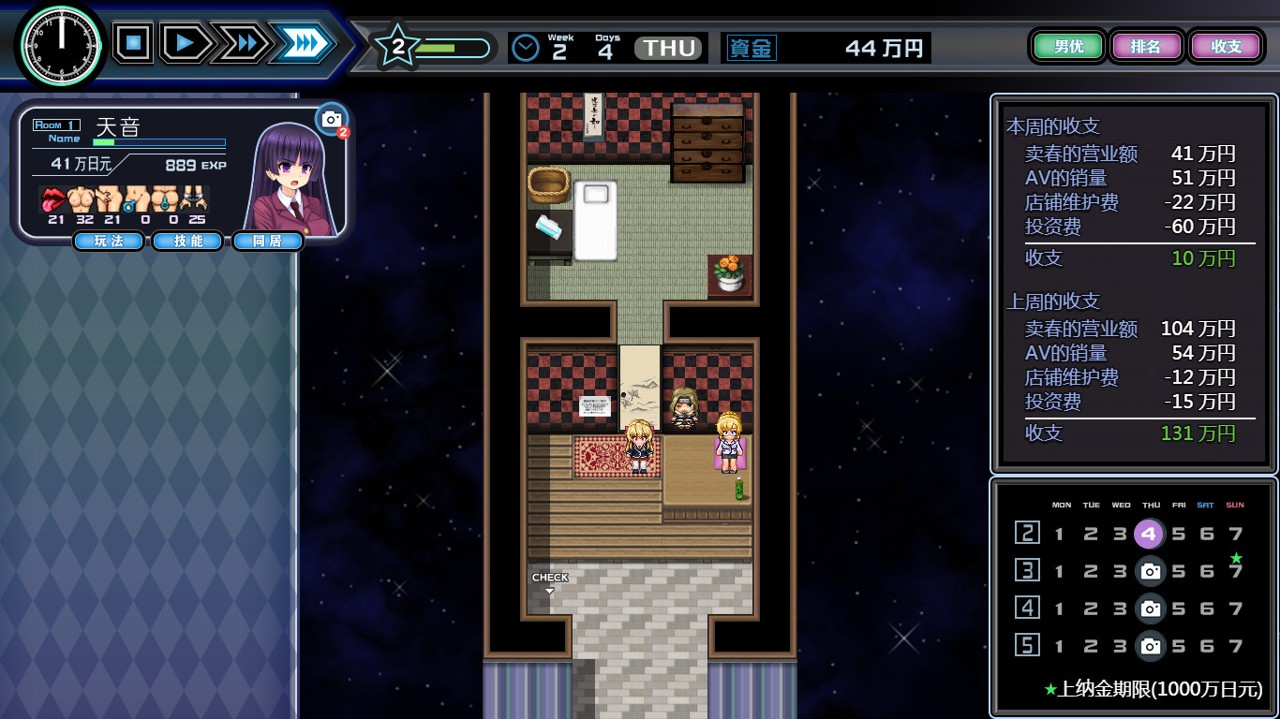The image size is (1280, 719).
Task: Open the green 男优 menu
Action: click(x=1068, y=46)
